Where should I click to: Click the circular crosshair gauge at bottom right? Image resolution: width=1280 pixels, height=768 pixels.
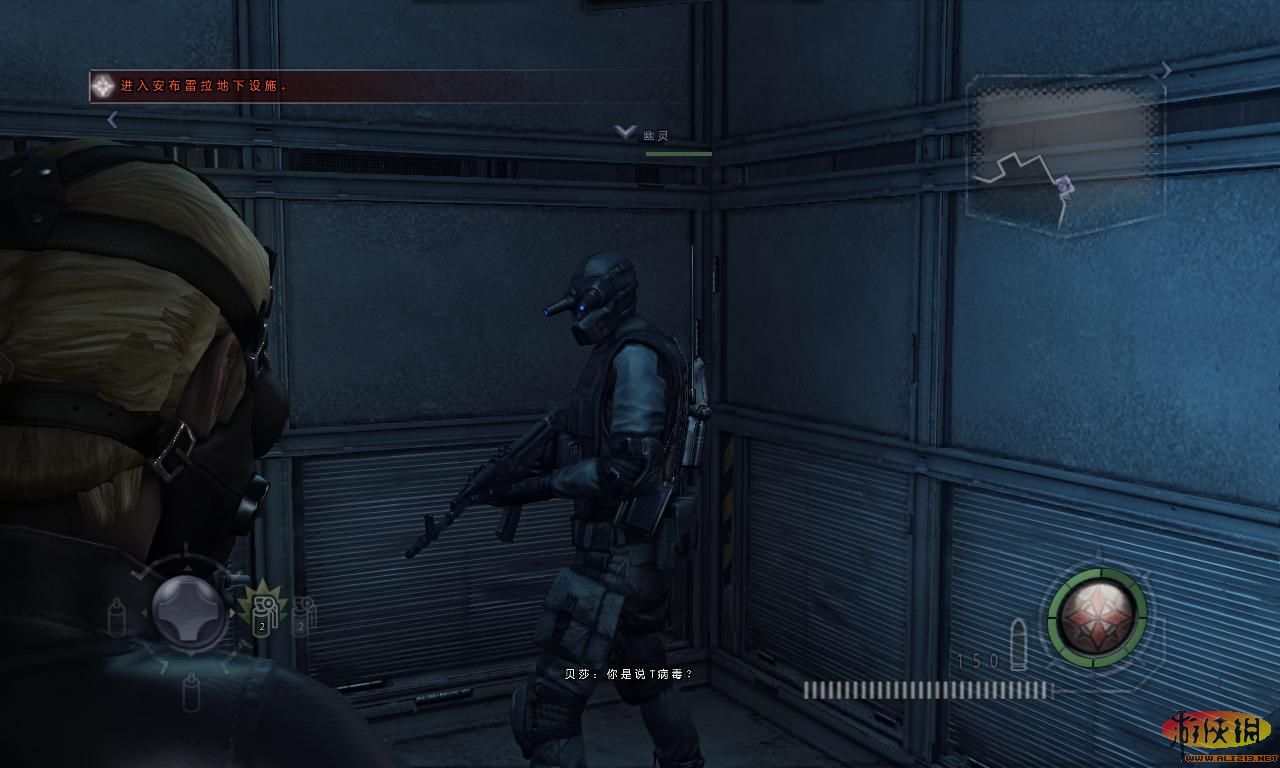(x=1102, y=619)
